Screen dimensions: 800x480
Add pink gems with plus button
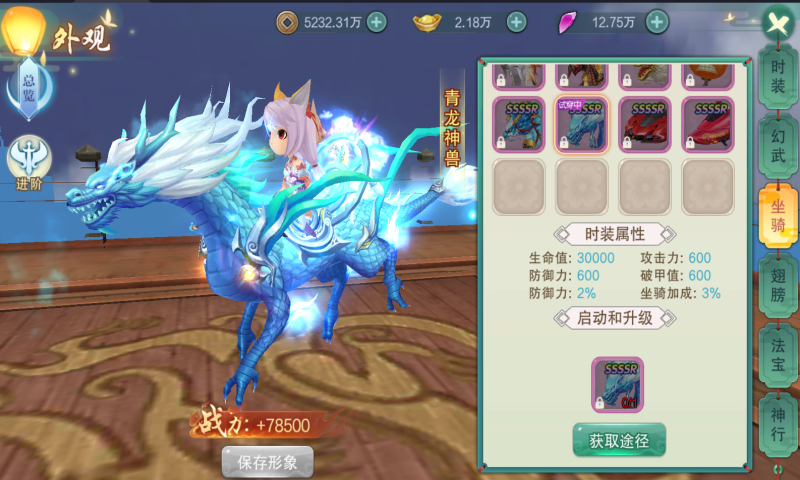(657, 22)
